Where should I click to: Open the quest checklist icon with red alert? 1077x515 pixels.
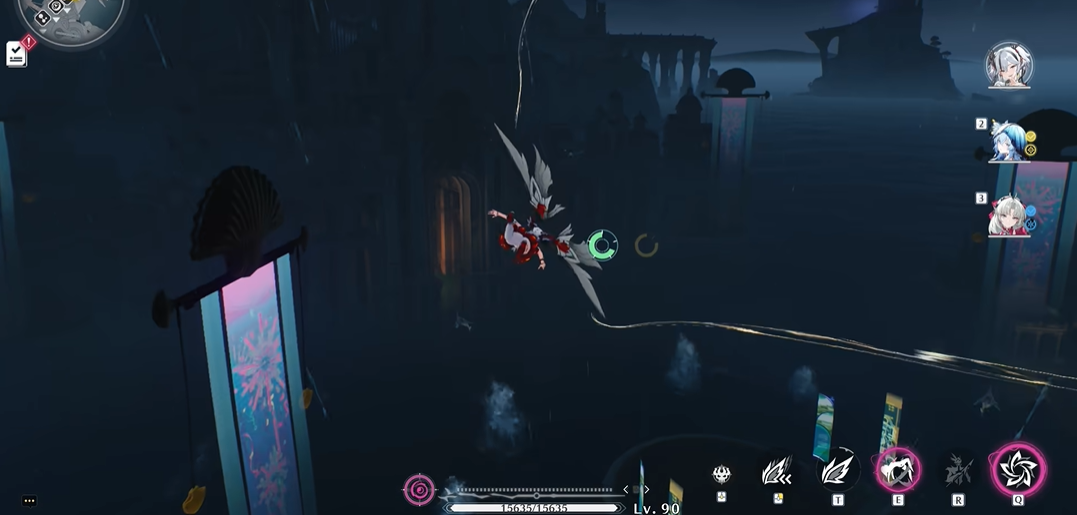coord(17,53)
